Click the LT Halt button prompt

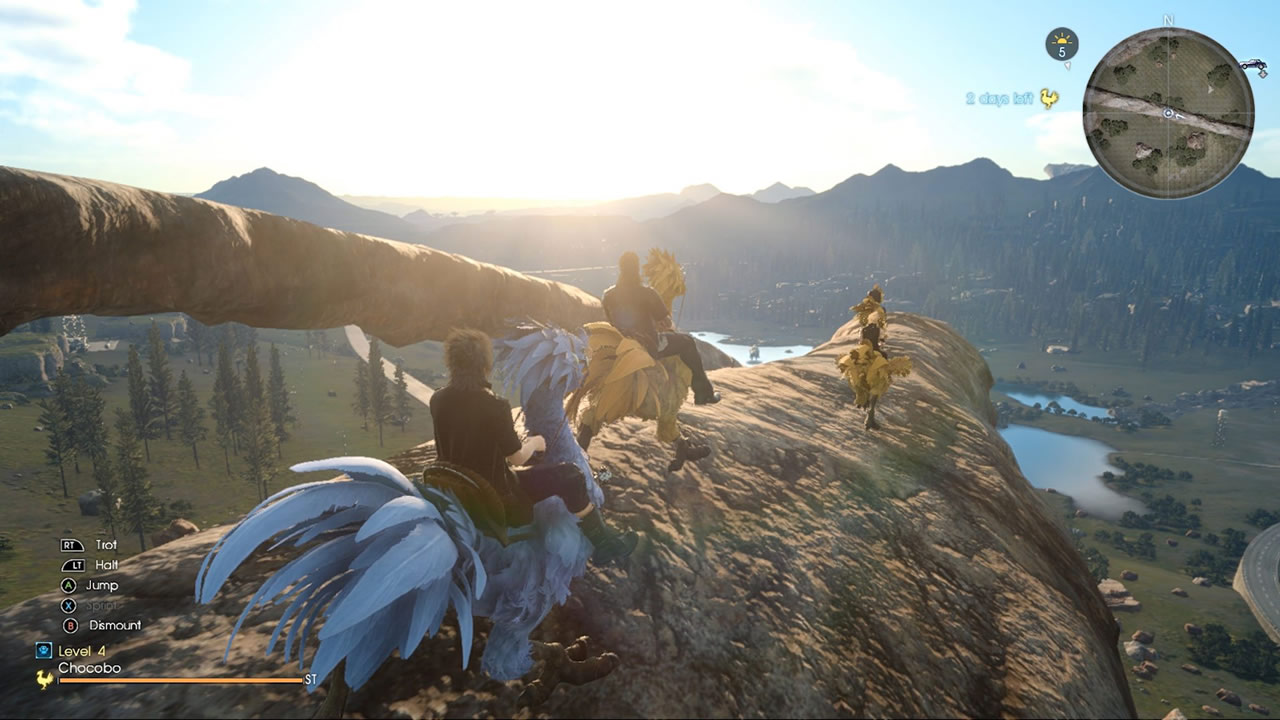[75, 565]
